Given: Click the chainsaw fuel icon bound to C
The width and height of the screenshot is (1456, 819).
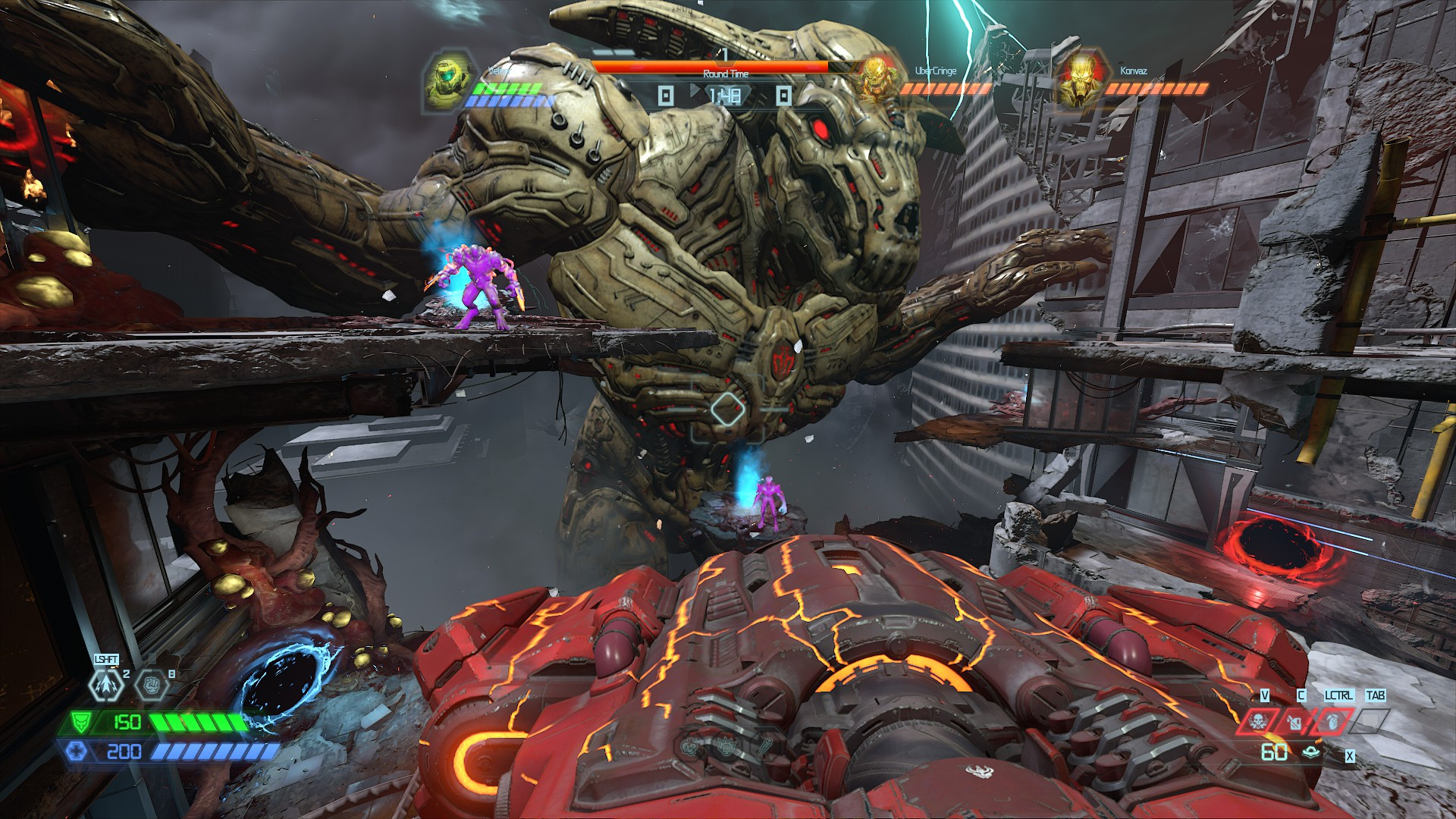Looking at the screenshot, I should point(1294,723).
